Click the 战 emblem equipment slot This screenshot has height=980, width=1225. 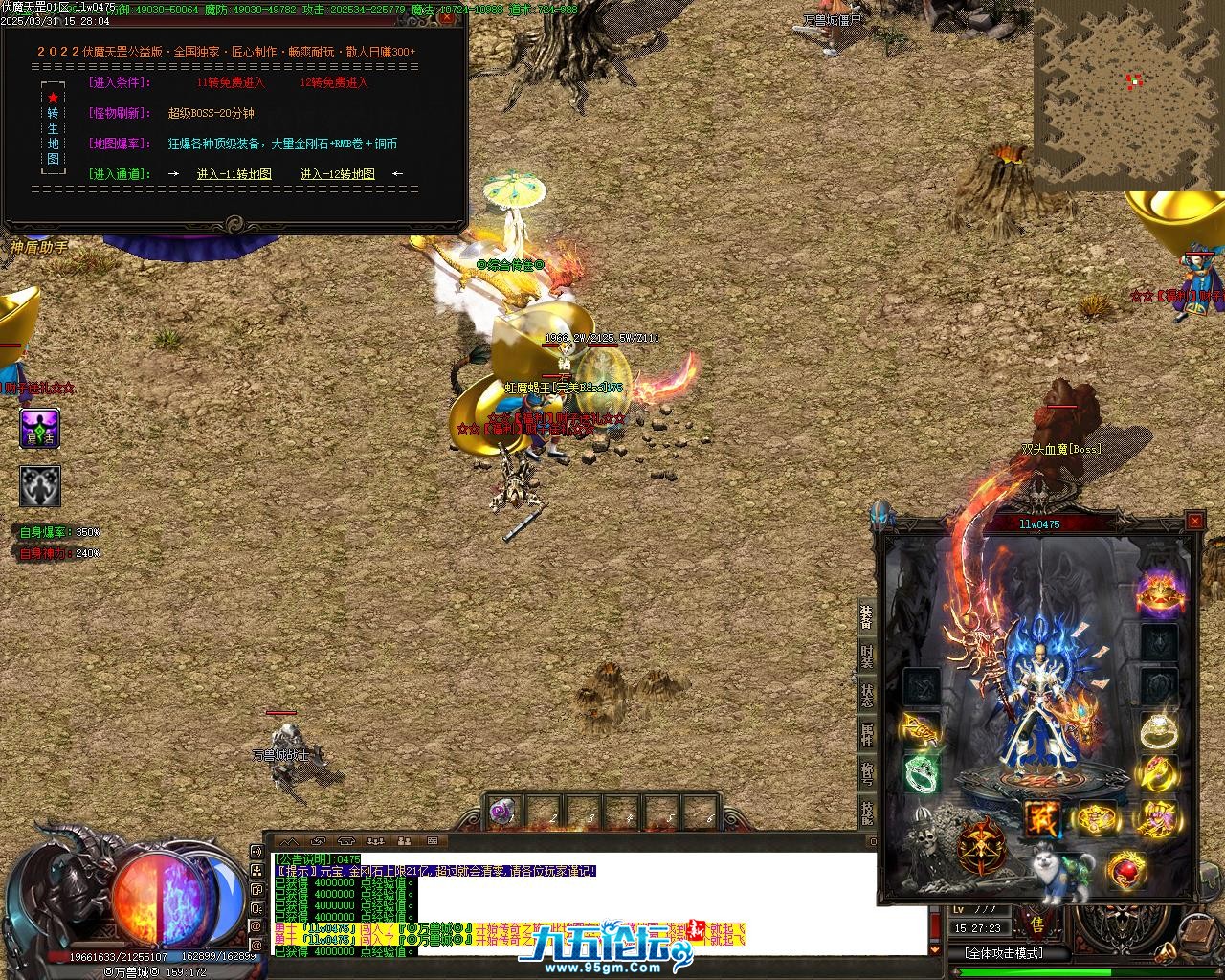pos(1042,818)
